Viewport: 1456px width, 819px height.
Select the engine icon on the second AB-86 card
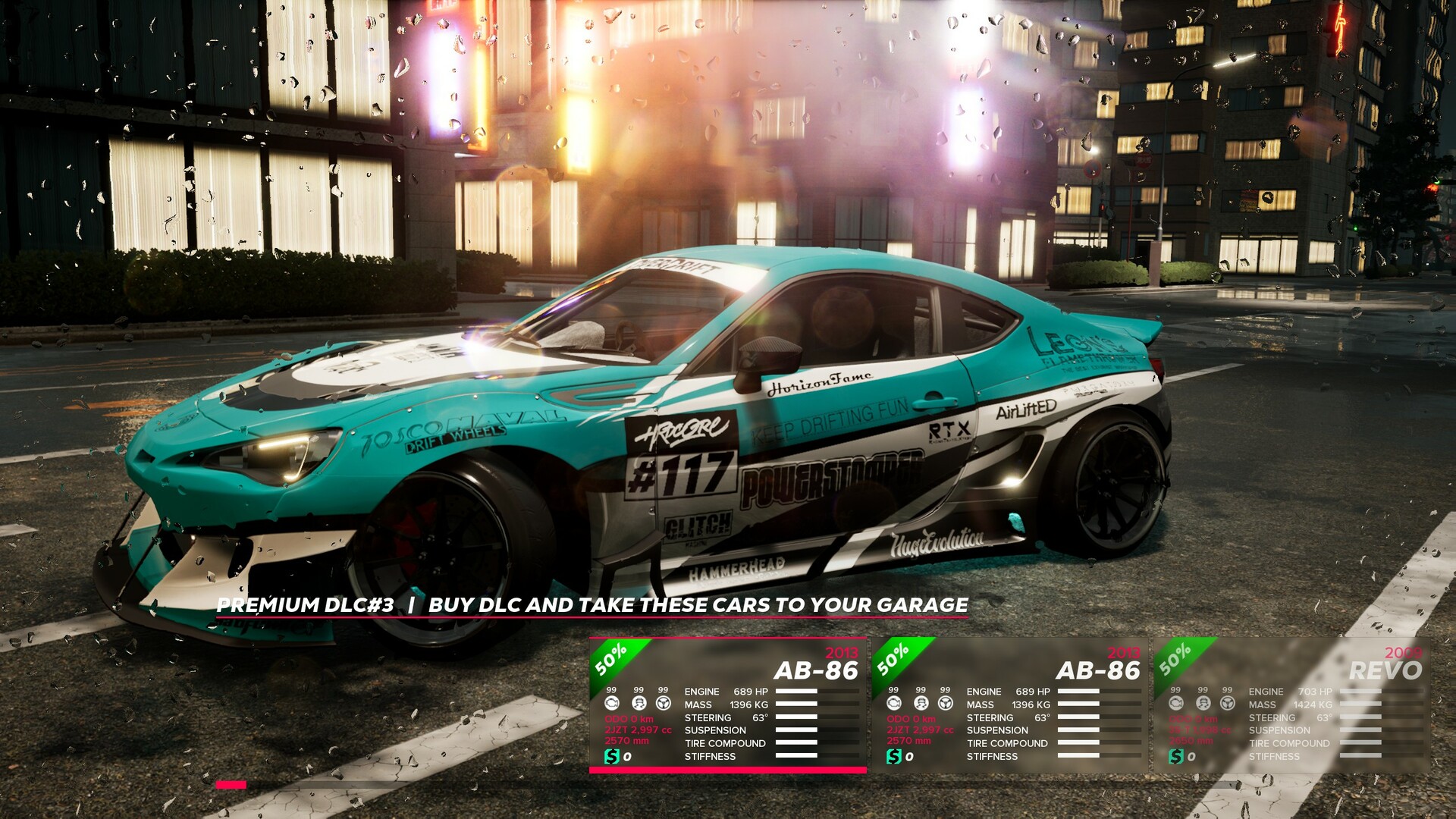[x=894, y=704]
